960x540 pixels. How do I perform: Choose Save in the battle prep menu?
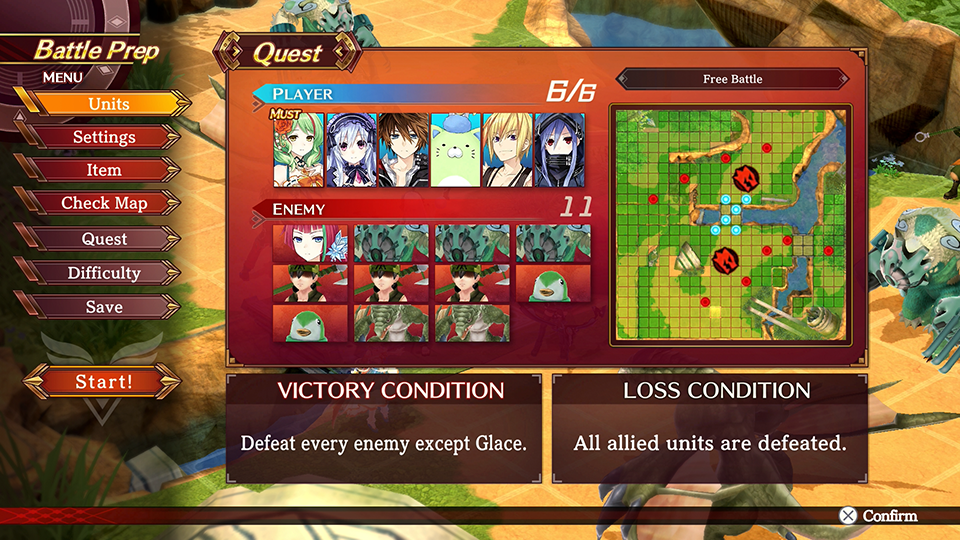click(x=104, y=307)
